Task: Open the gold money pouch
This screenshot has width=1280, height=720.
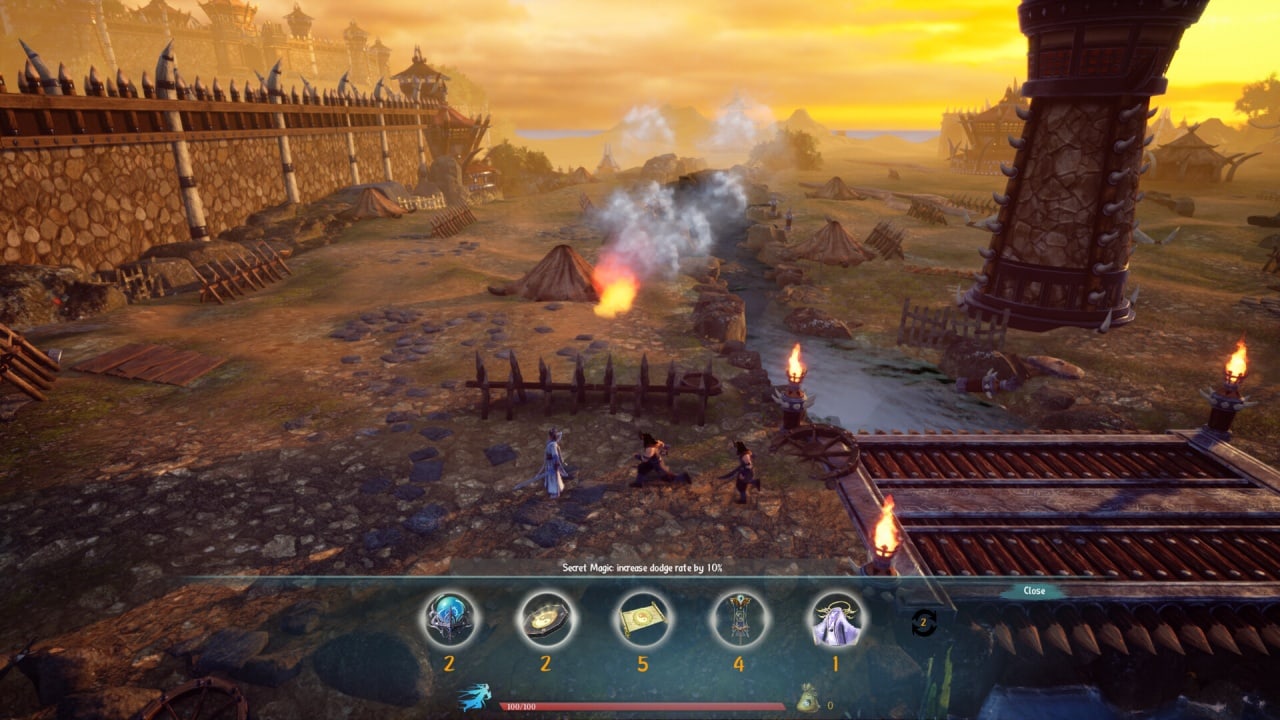Action: 808,698
